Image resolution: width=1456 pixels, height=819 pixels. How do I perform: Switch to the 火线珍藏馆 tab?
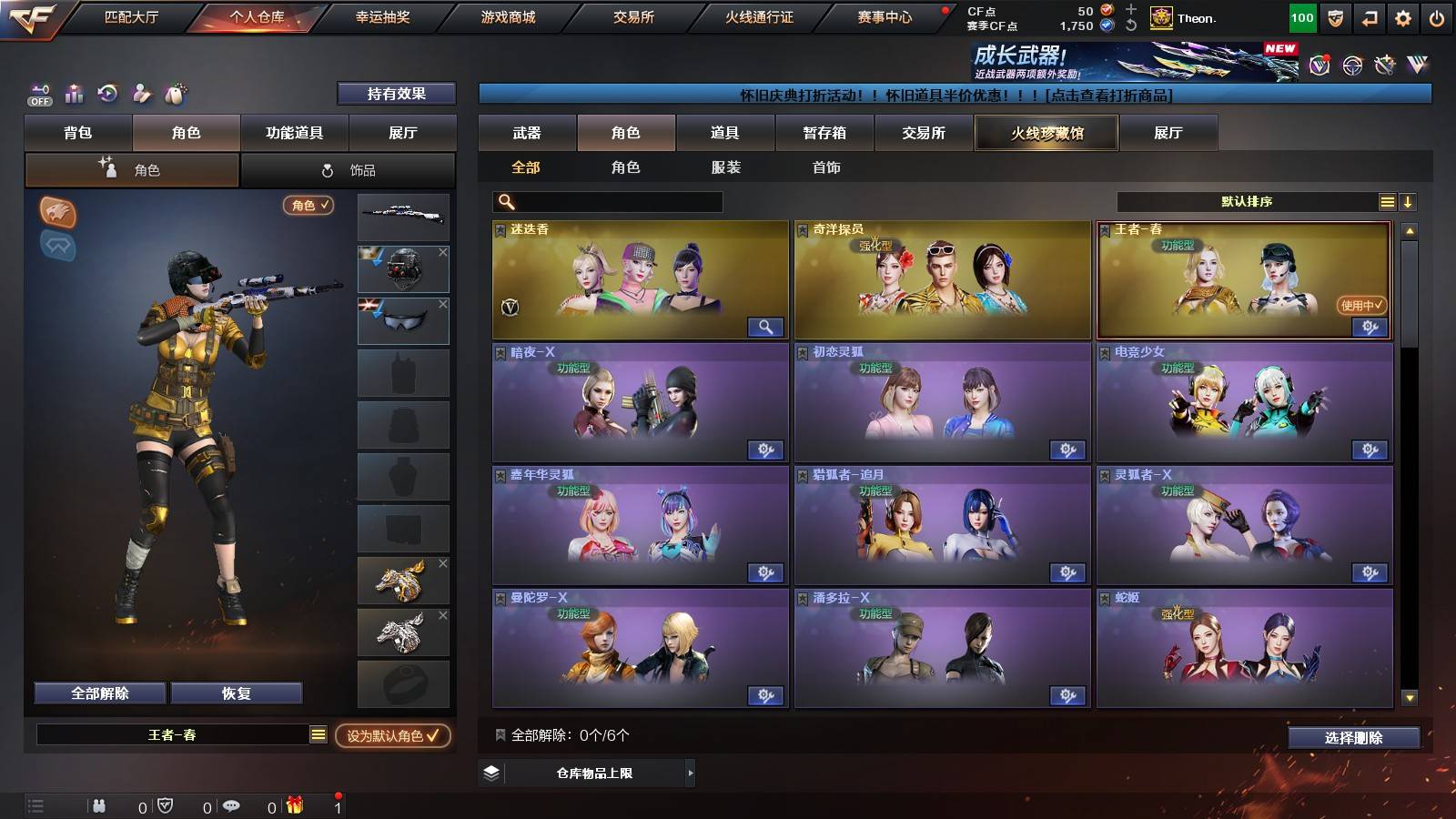[1045, 133]
